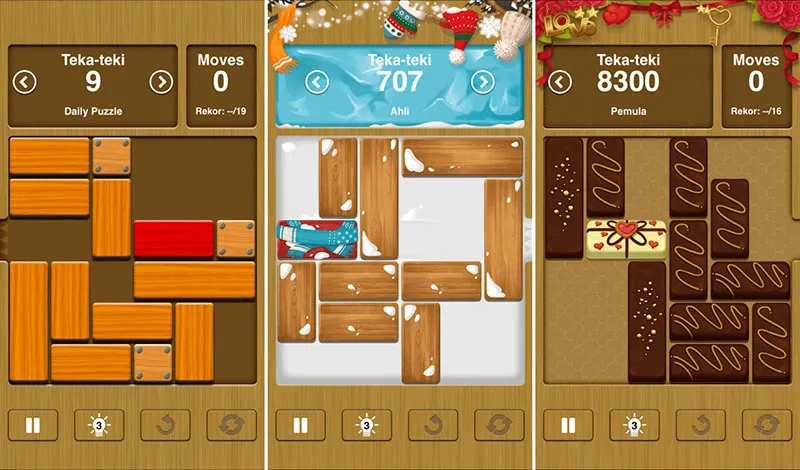Pause the chocolate-themed puzzle game
The width and height of the screenshot is (800, 470).
(x=567, y=425)
